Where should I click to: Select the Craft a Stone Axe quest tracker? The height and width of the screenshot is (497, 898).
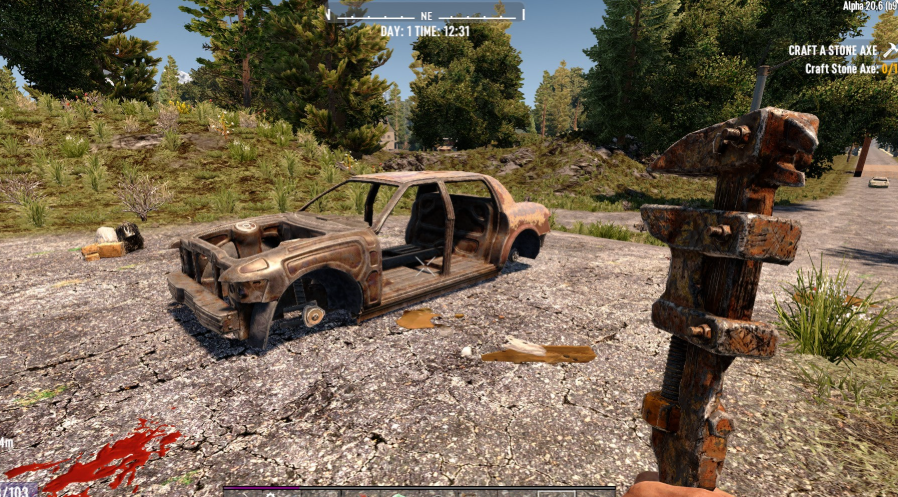point(832,50)
